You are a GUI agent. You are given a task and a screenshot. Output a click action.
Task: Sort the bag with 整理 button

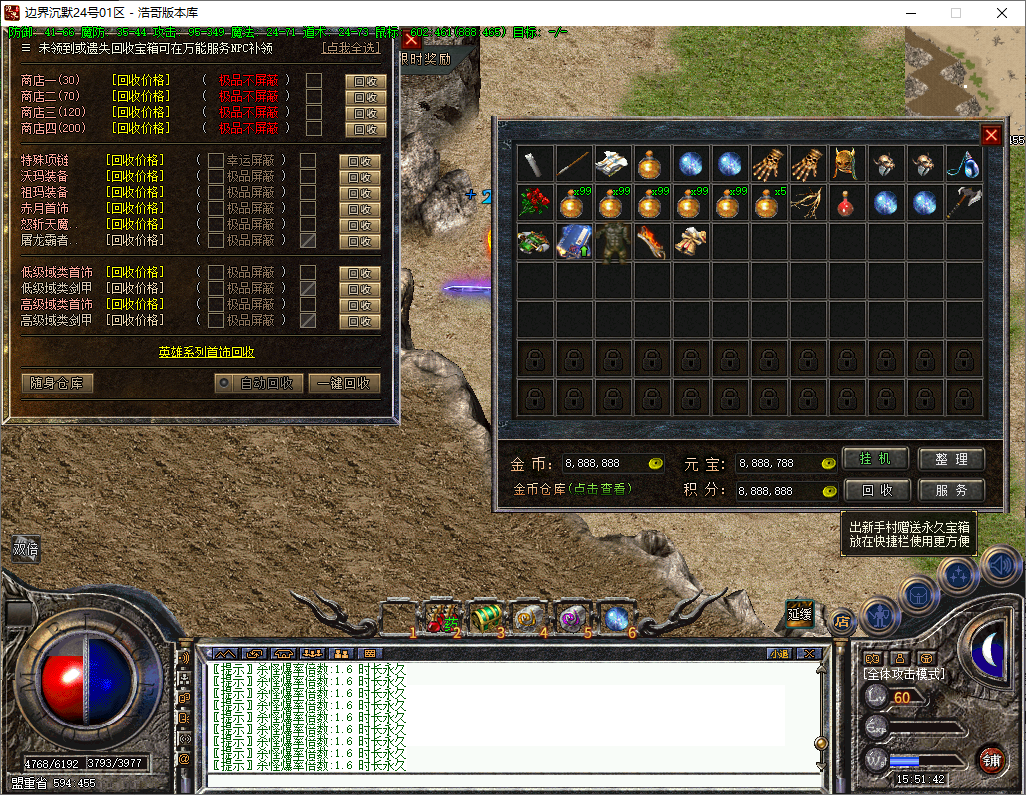pyautogui.click(x=951, y=459)
